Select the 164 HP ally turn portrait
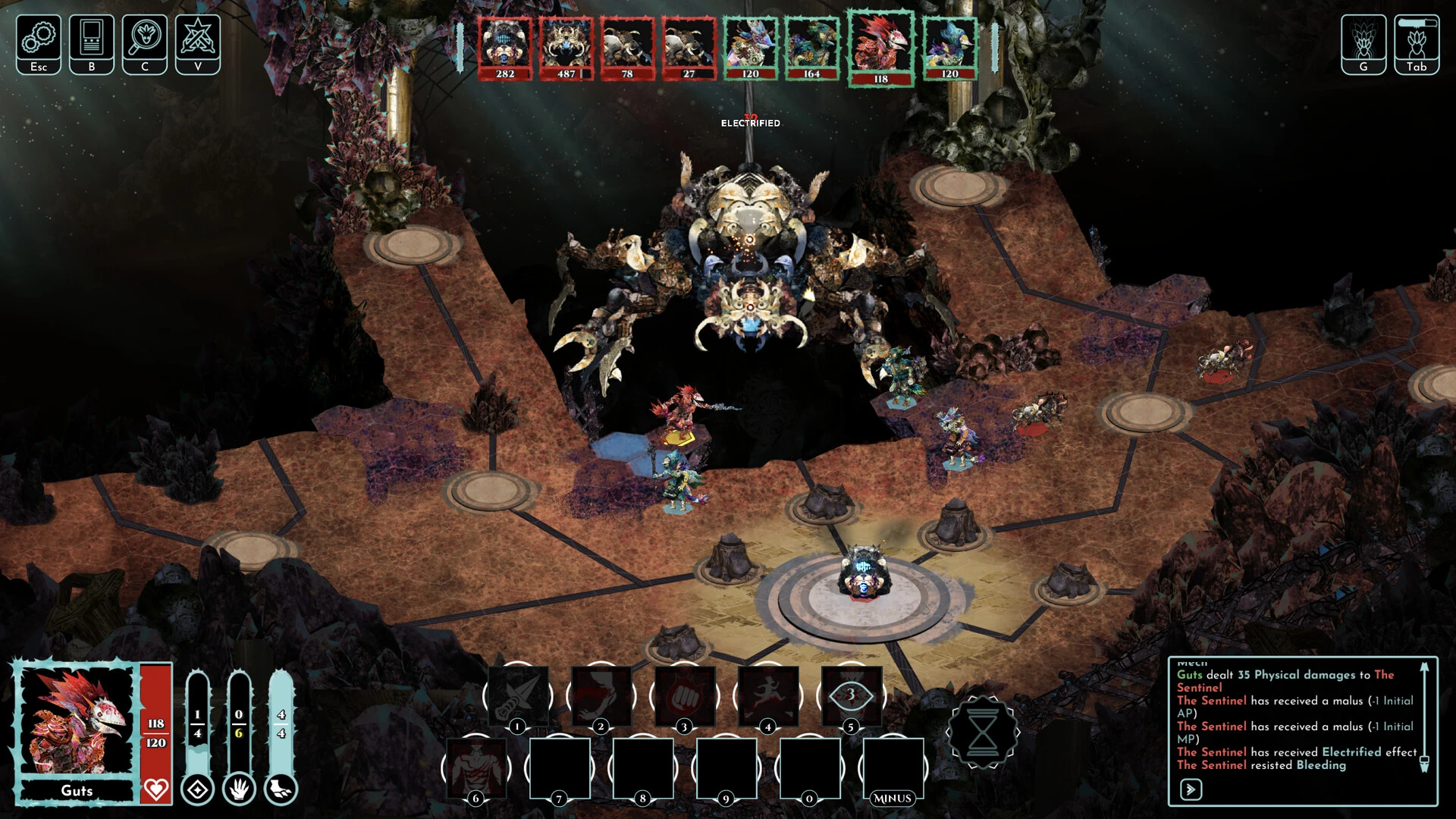The image size is (1456, 819). point(811,49)
